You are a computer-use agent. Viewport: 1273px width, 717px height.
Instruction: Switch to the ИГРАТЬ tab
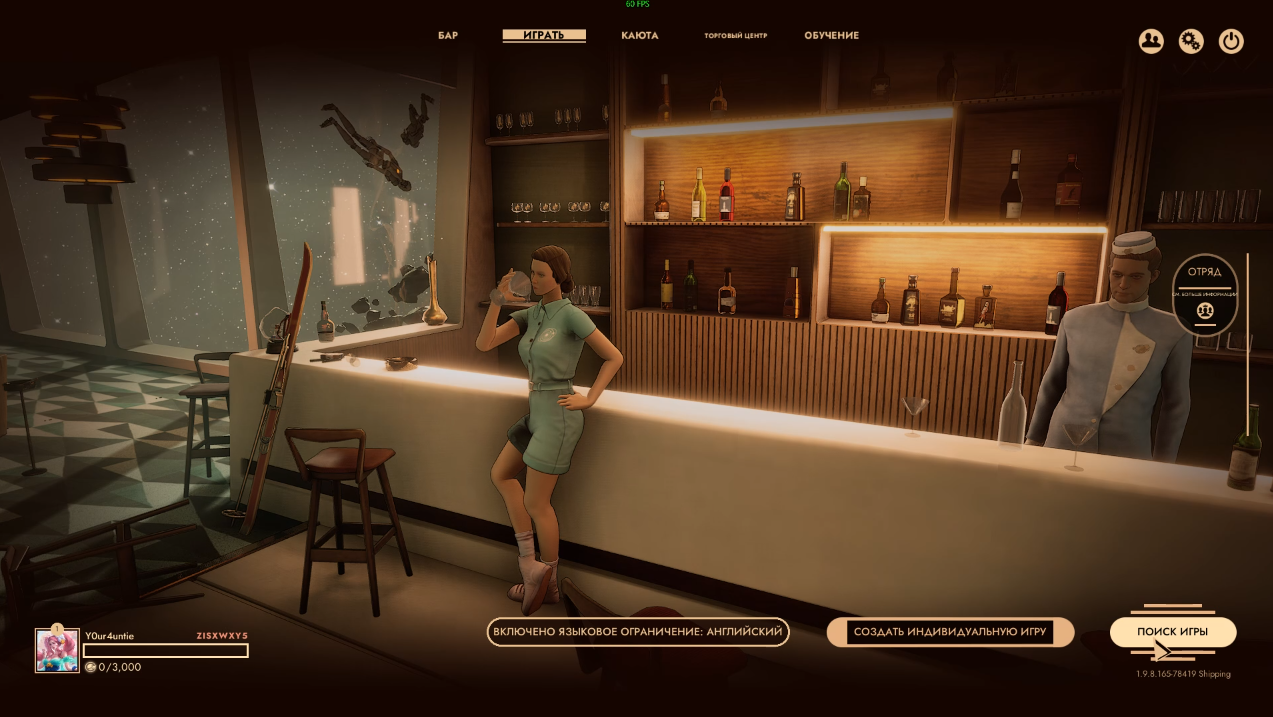point(544,36)
